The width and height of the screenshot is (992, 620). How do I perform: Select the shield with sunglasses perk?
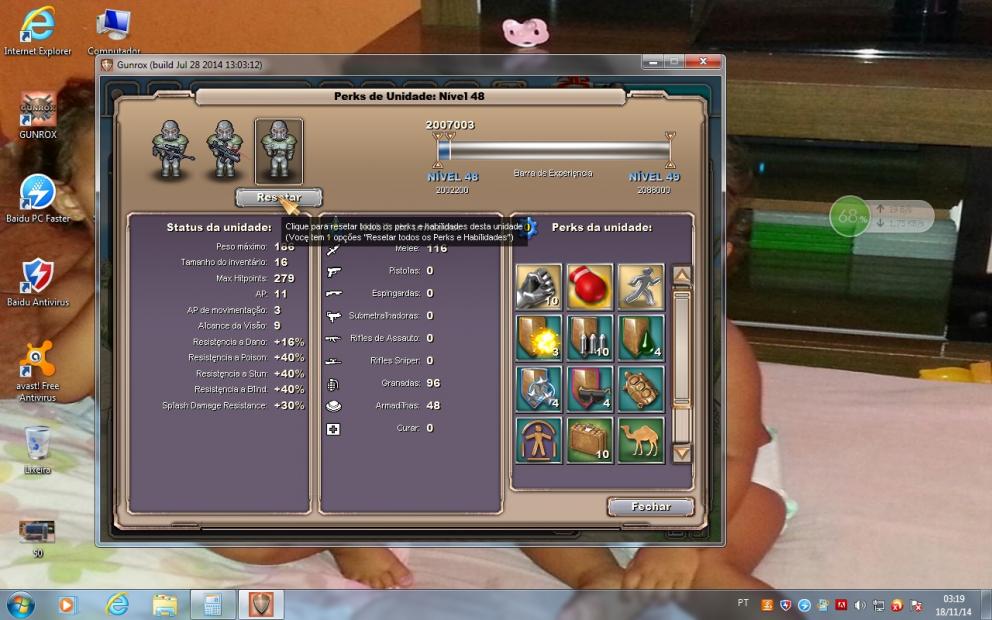(x=590, y=389)
